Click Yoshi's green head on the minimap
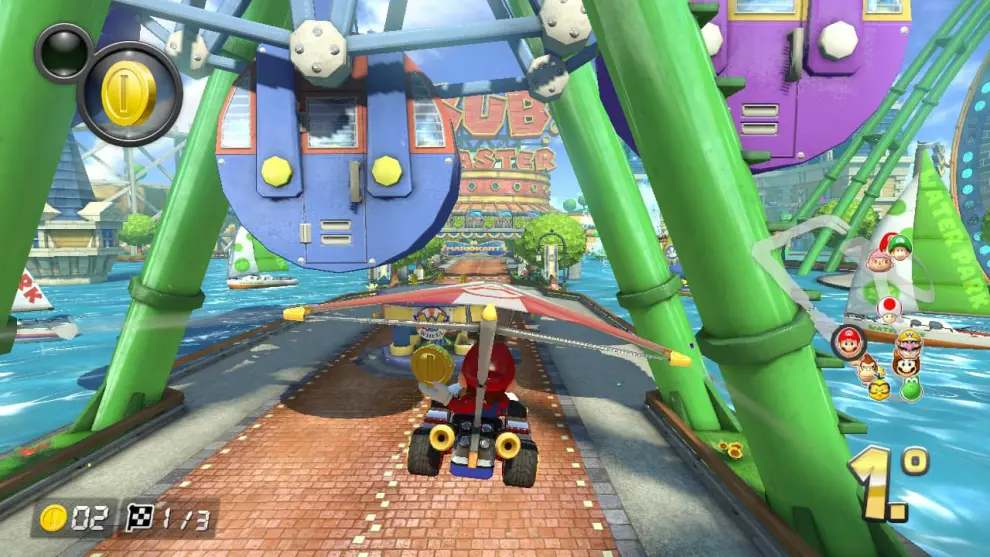This screenshot has height=557, width=990. pyautogui.click(x=911, y=388)
